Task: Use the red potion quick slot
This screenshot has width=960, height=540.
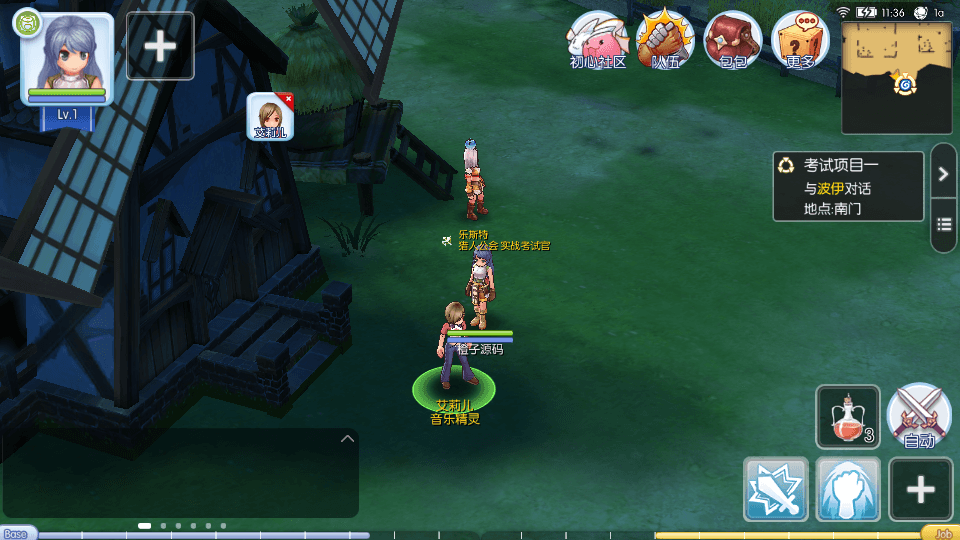Action: [848, 417]
